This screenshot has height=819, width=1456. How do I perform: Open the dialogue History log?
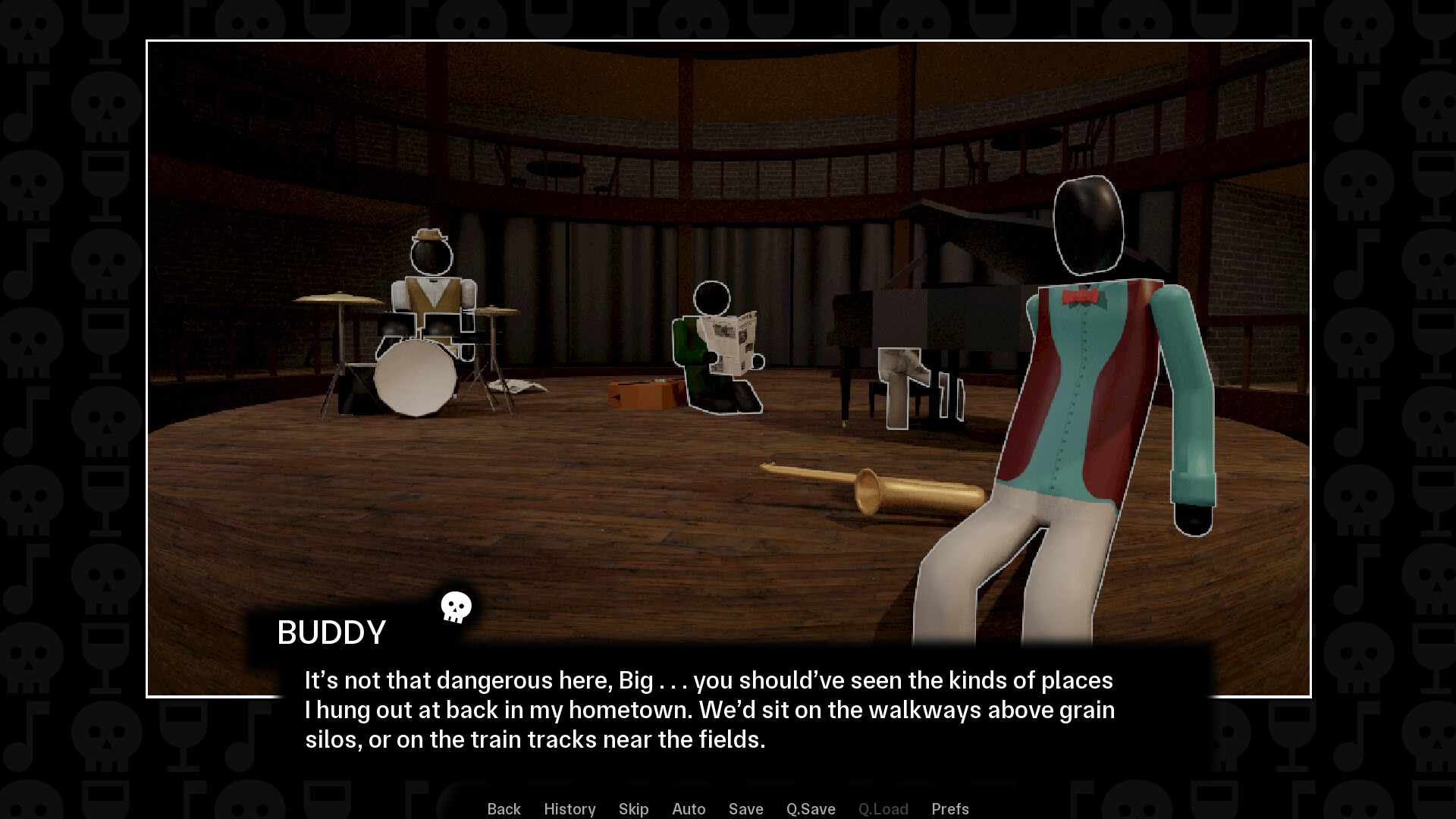click(x=570, y=808)
